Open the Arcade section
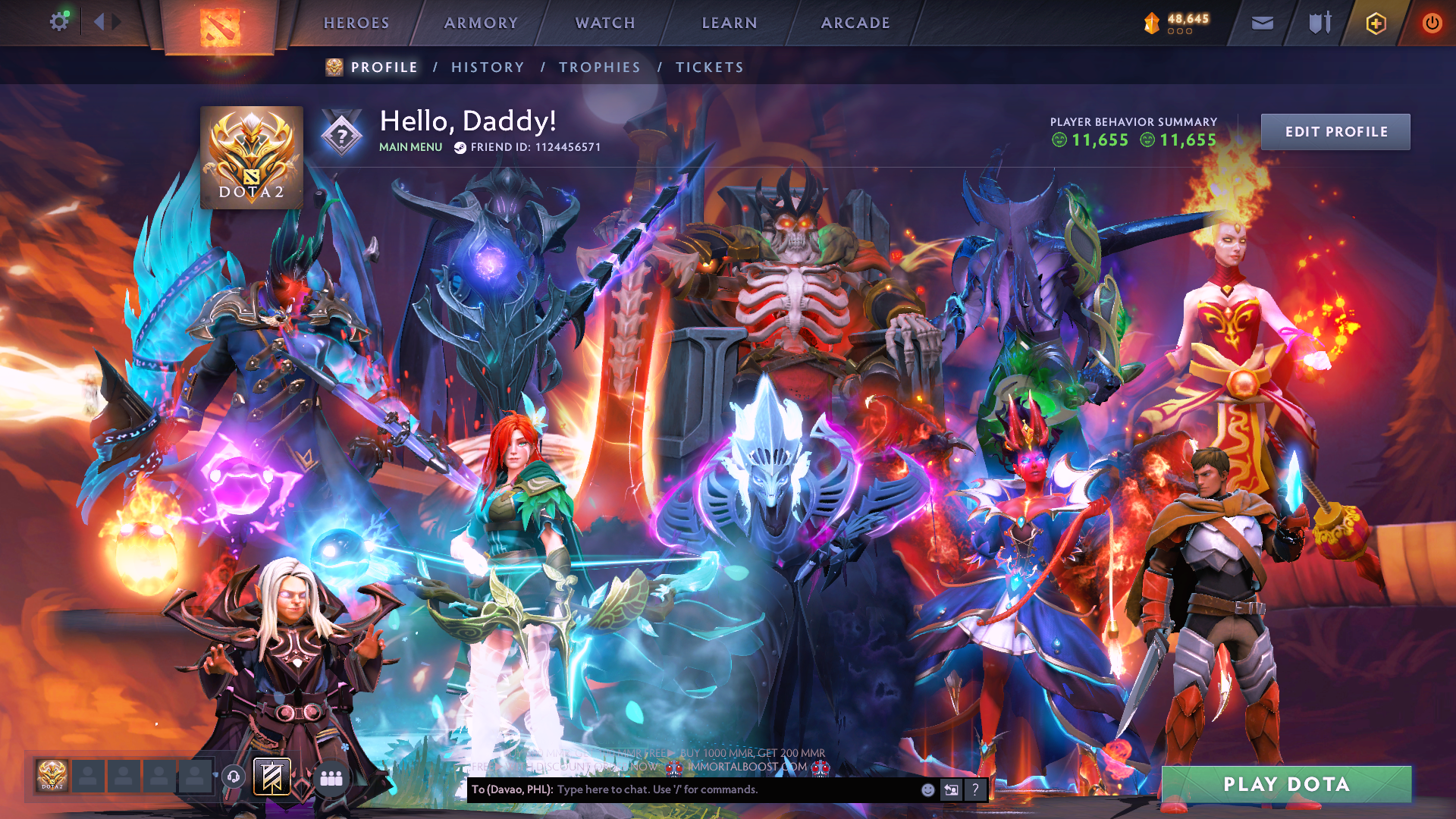Screen dimensions: 1456x819 tap(855, 24)
